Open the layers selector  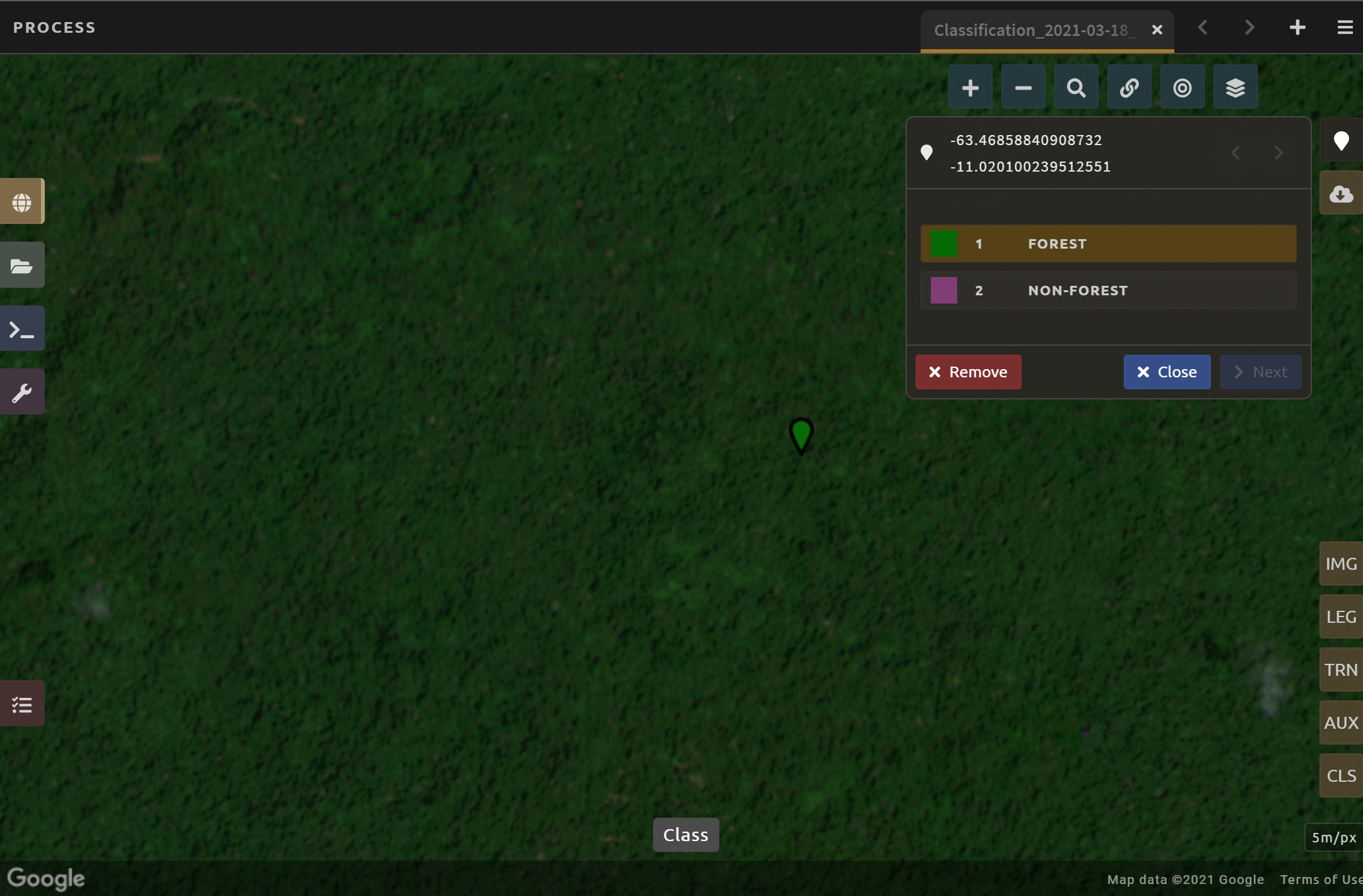click(x=1234, y=86)
